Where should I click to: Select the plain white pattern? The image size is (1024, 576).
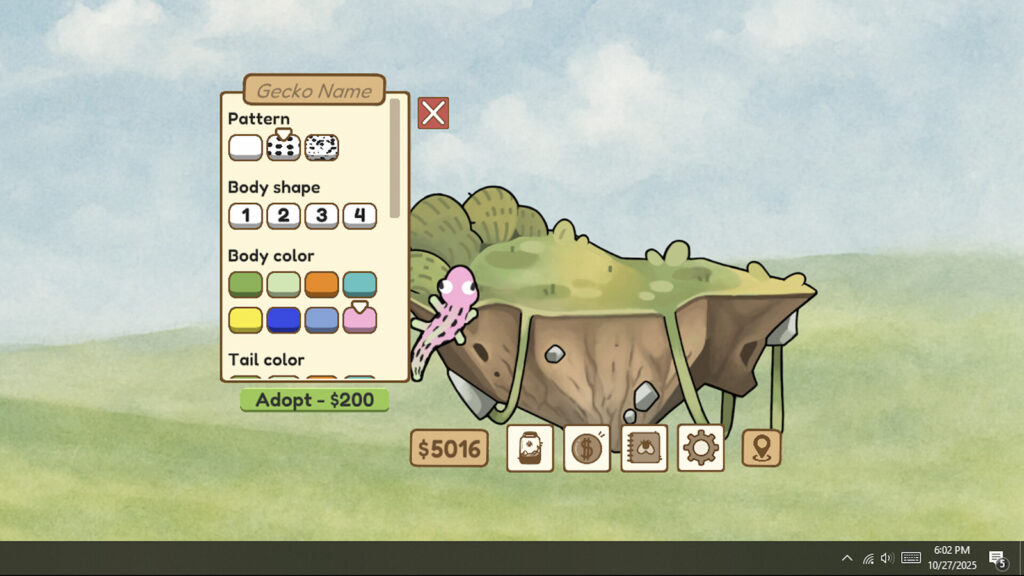[x=245, y=148]
